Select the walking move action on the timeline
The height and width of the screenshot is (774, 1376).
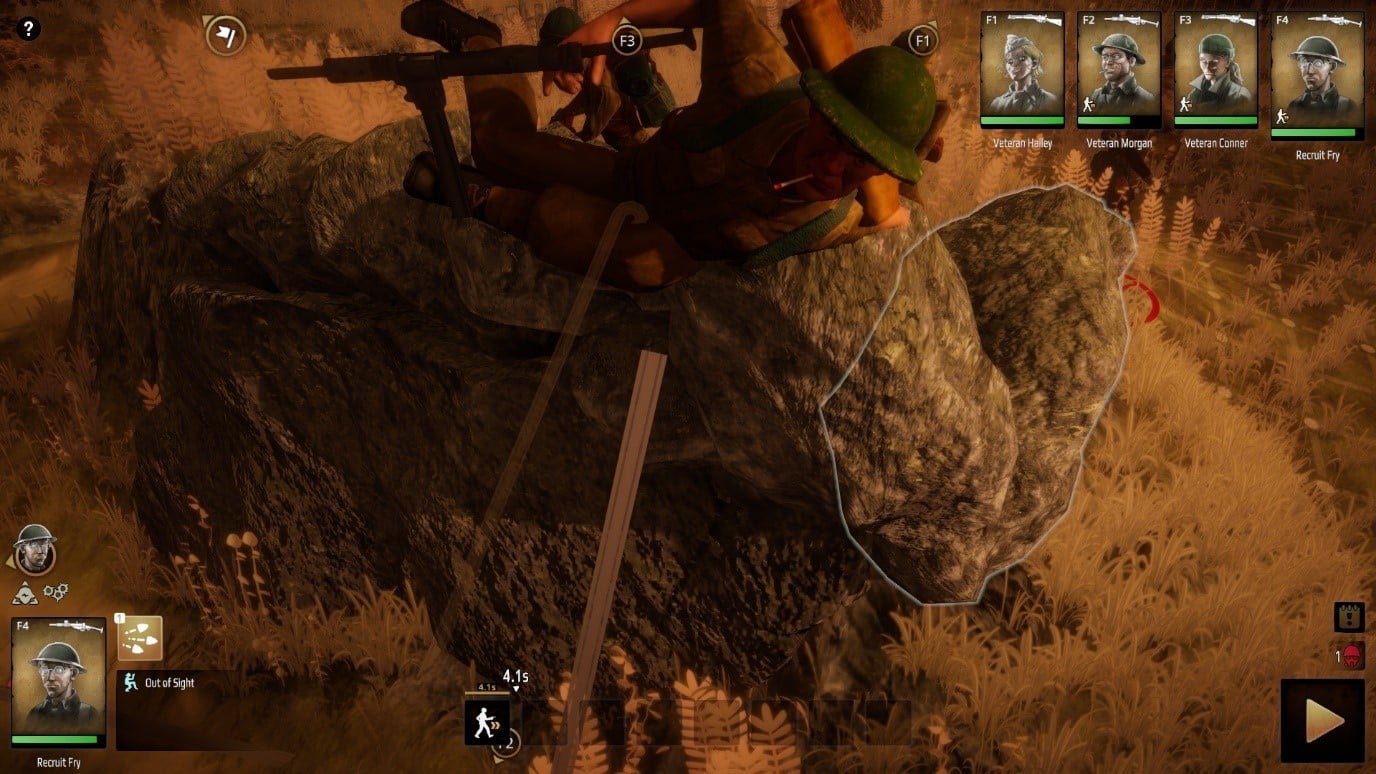pyautogui.click(x=487, y=722)
